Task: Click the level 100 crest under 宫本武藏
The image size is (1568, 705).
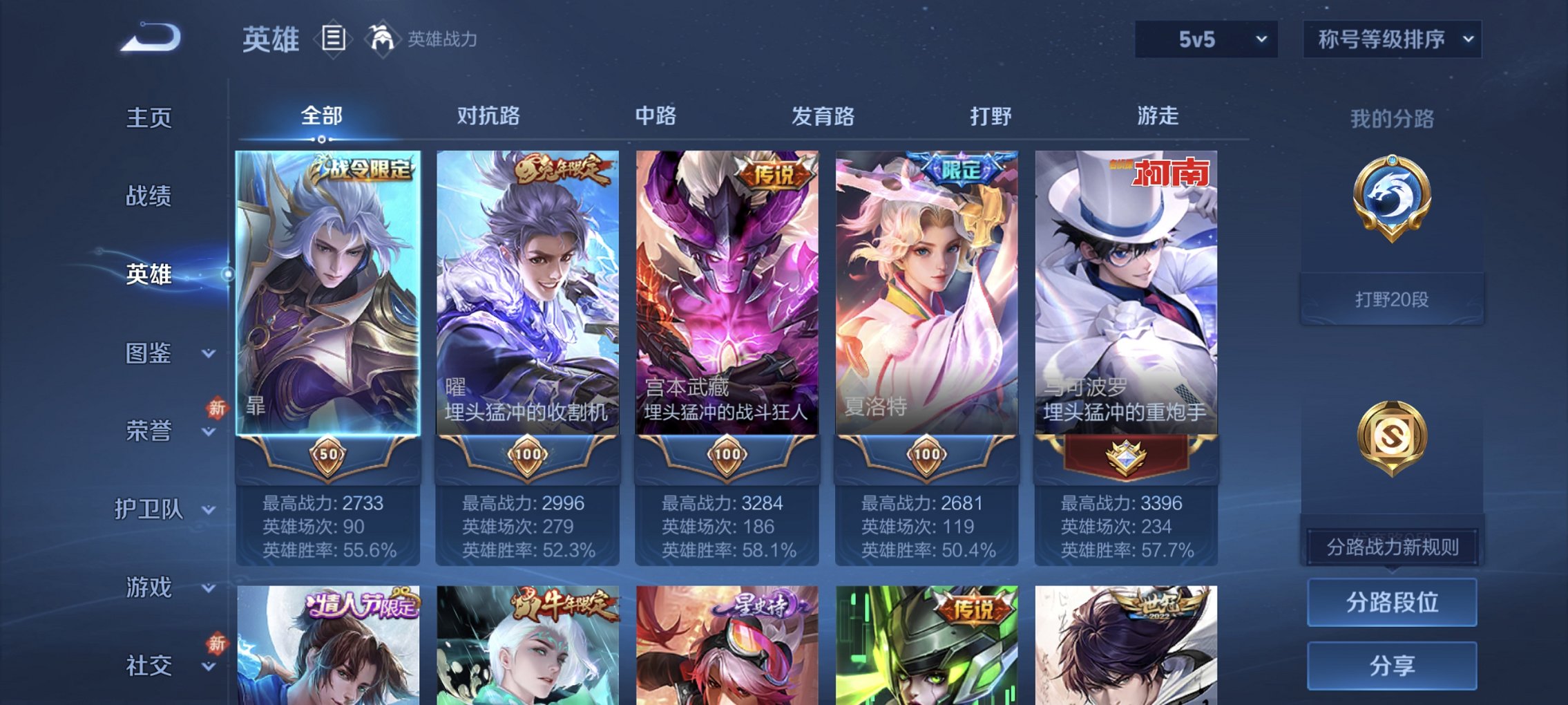Action: [x=726, y=455]
